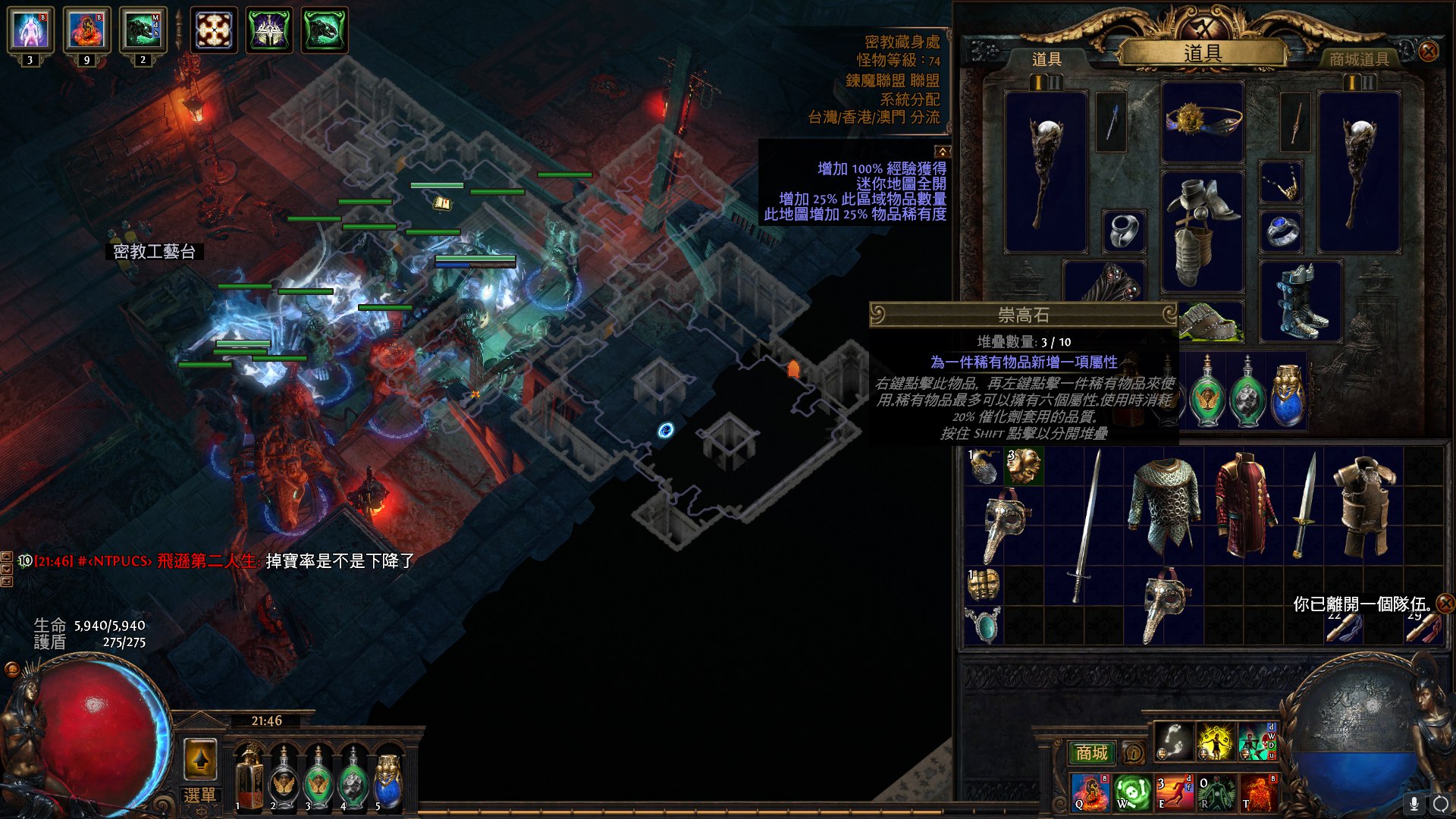1456x819 pixels.
Task: Select the sun-face circlet helmet slot
Action: (x=1203, y=121)
